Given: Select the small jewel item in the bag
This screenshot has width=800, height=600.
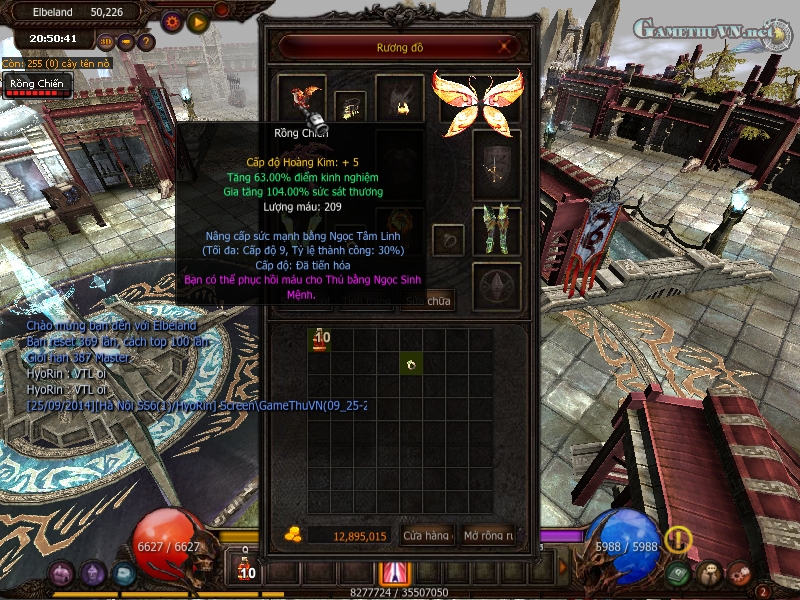Looking at the screenshot, I should point(409,364).
